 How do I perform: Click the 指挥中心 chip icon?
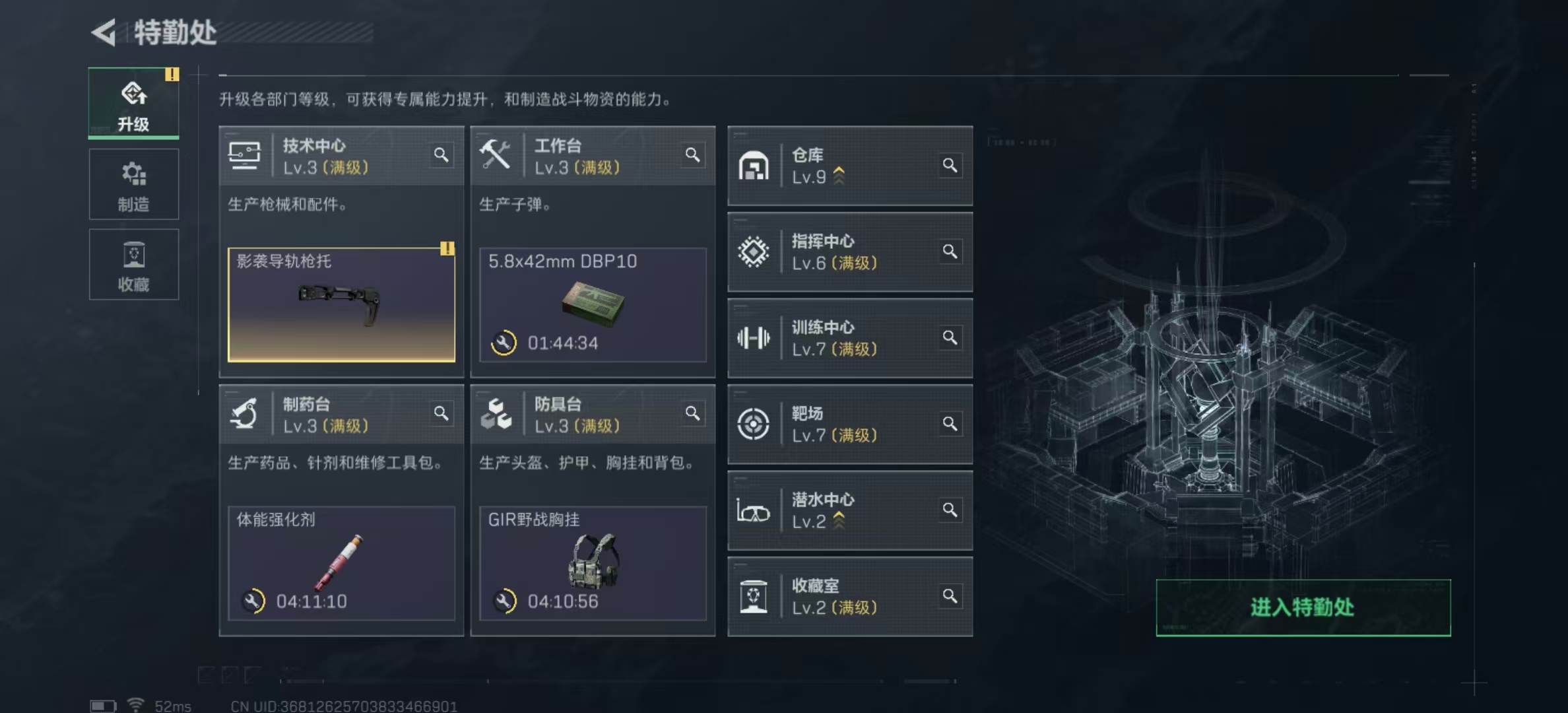[754, 252]
